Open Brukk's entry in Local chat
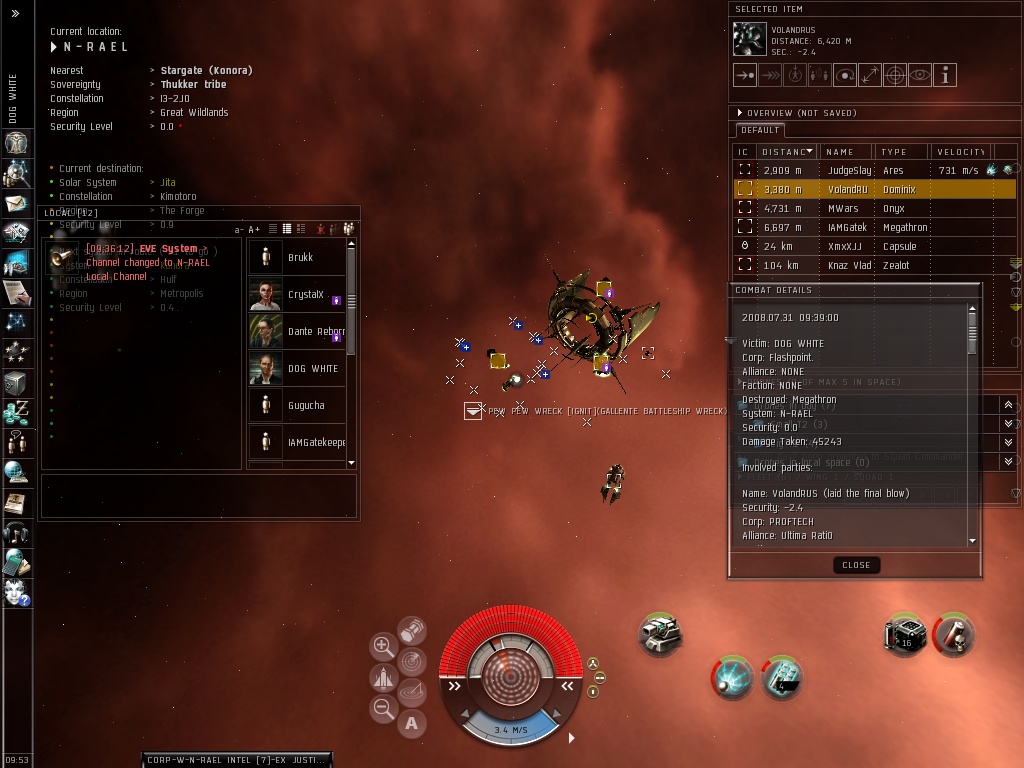Viewport: 1024px width, 768px height. coord(300,258)
